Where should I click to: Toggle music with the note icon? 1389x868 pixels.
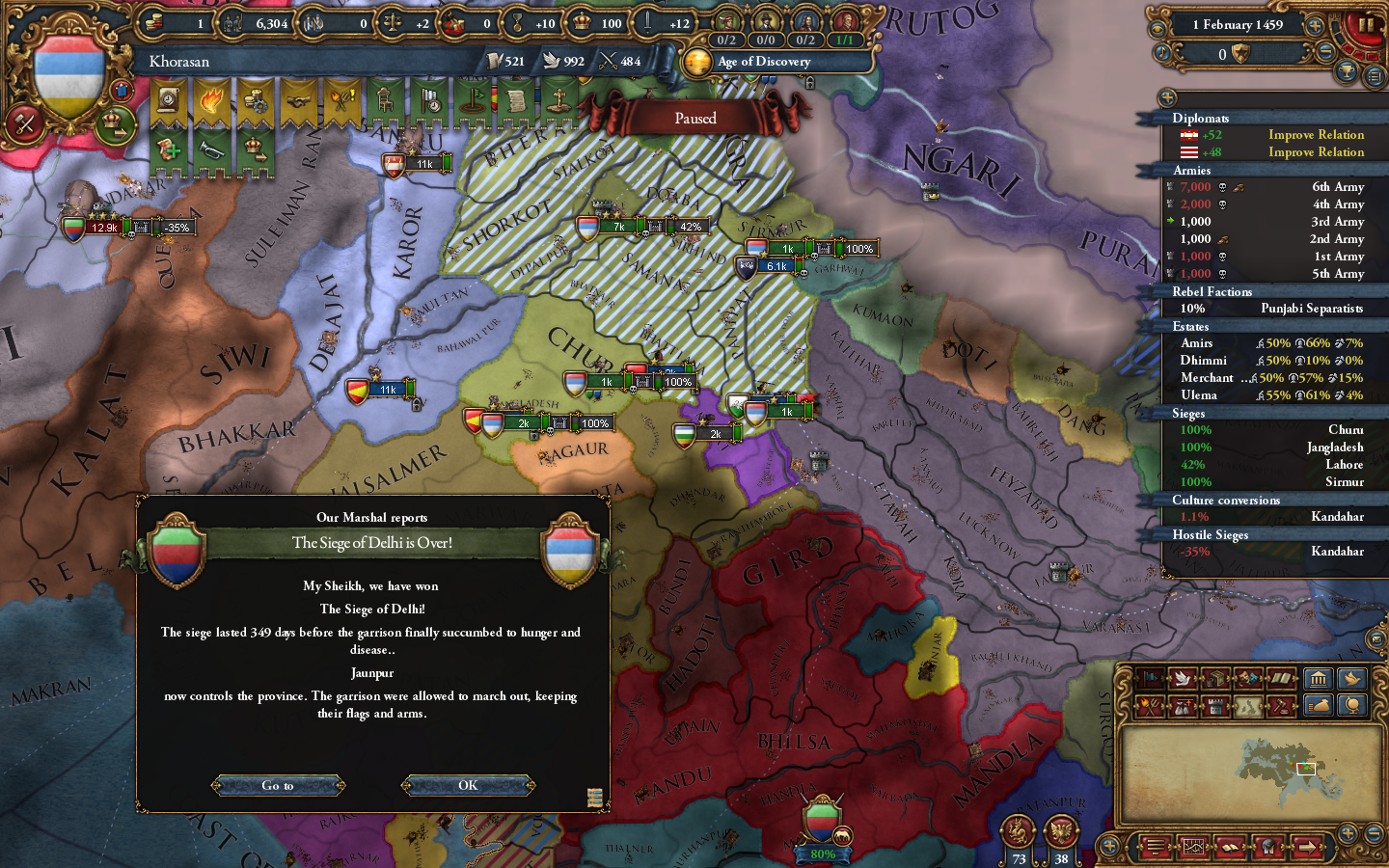tap(1162, 51)
